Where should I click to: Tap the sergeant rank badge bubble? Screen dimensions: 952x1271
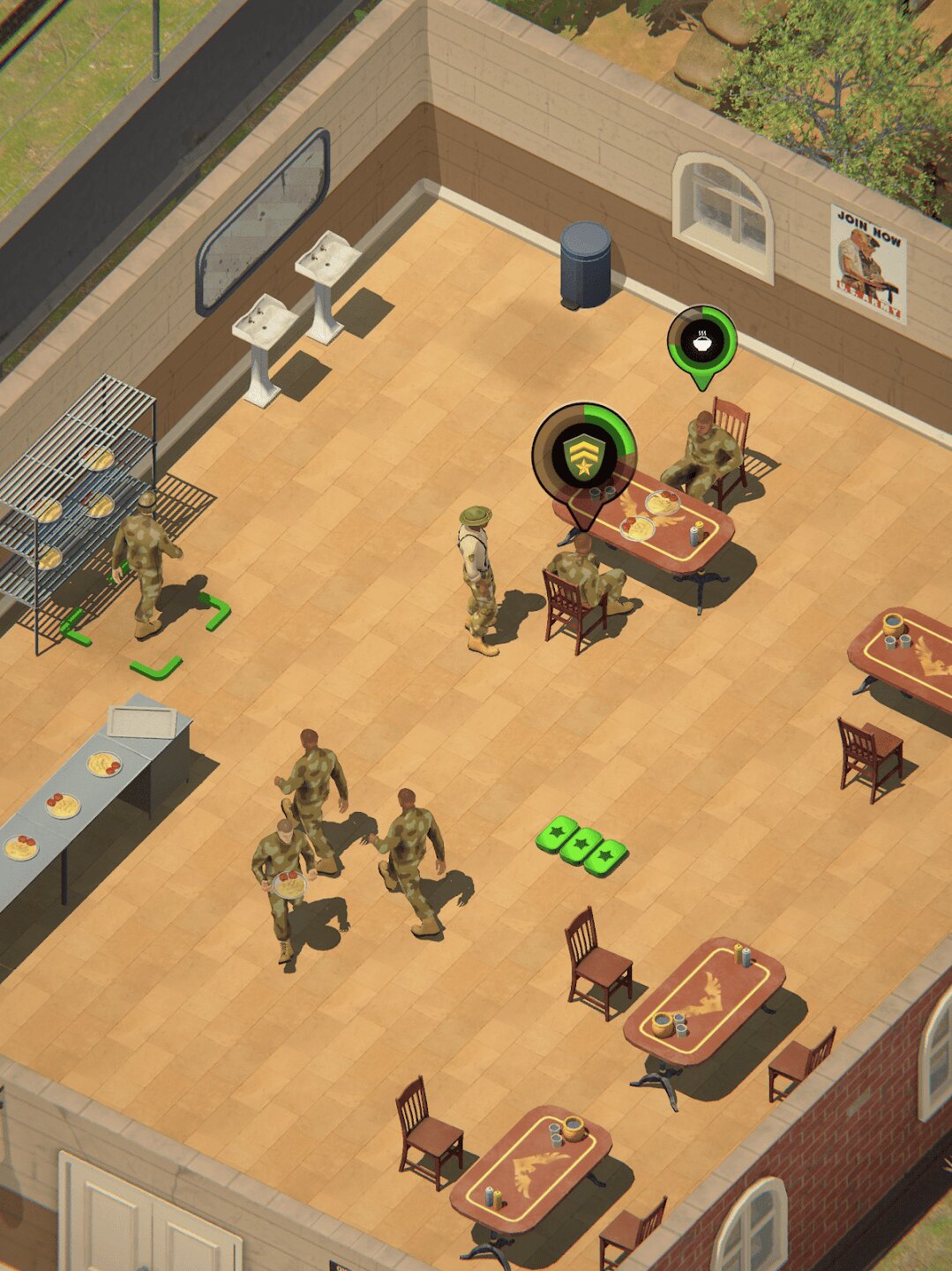(583, 455)
